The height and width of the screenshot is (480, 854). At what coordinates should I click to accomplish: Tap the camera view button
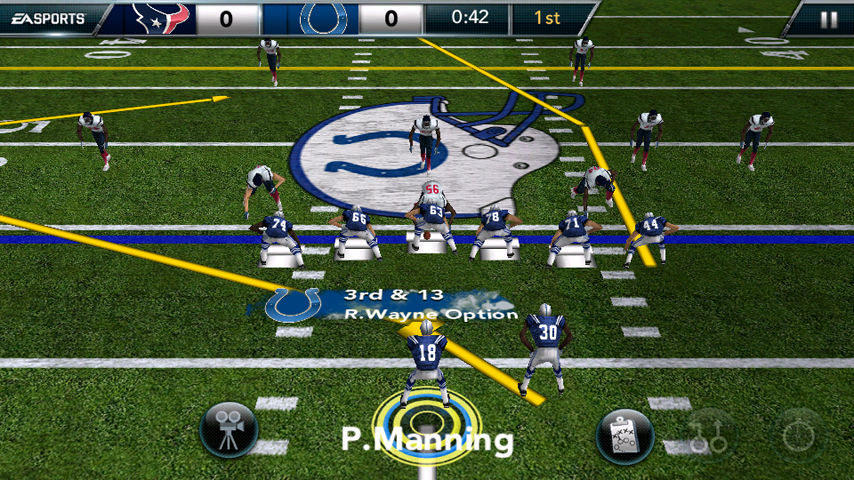(x=229, y=431)
